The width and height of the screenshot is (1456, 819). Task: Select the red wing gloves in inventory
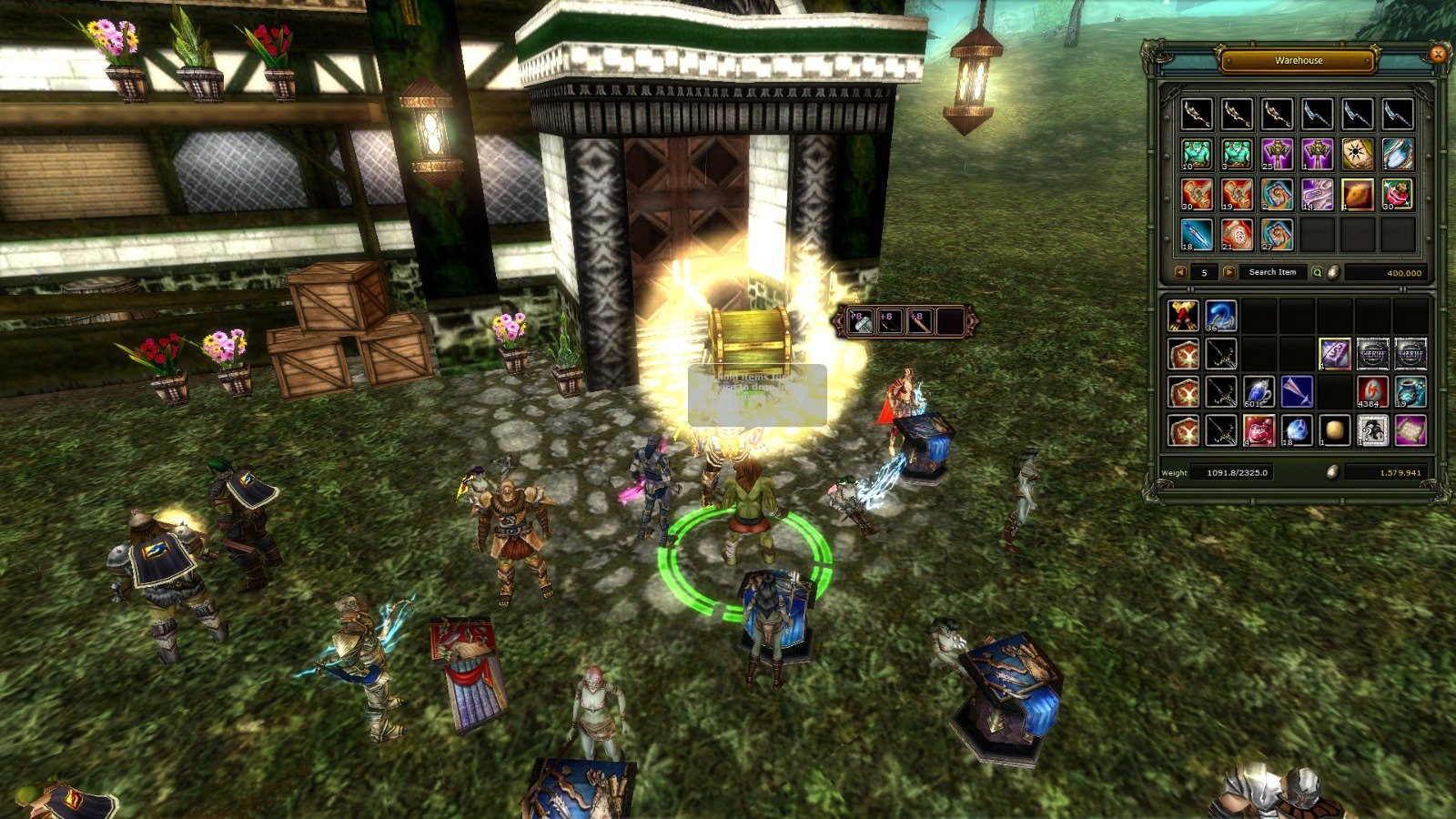(1183, 316)
